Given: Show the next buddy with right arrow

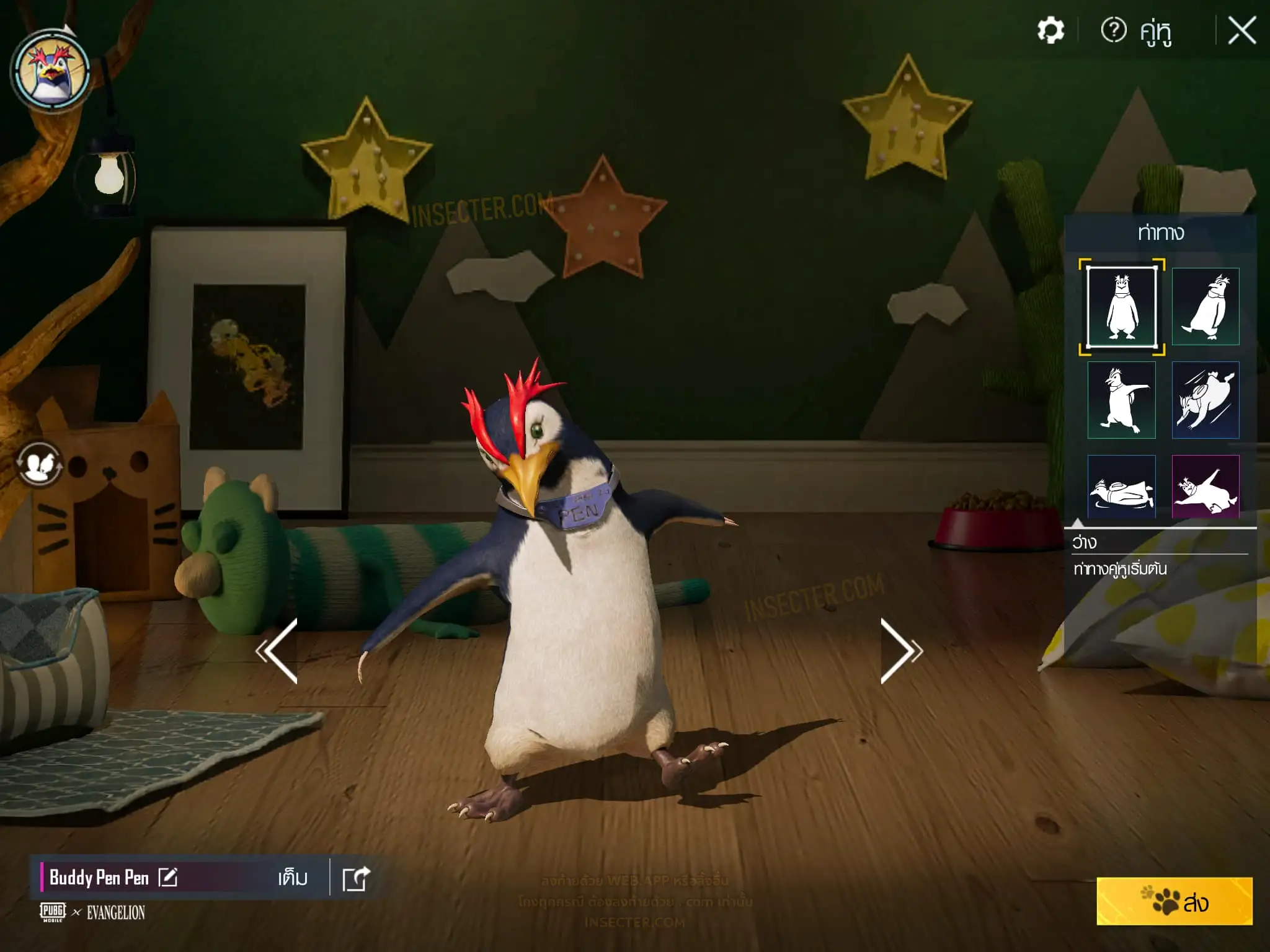Looking at the screenshot, I should [x=900, y=651].
